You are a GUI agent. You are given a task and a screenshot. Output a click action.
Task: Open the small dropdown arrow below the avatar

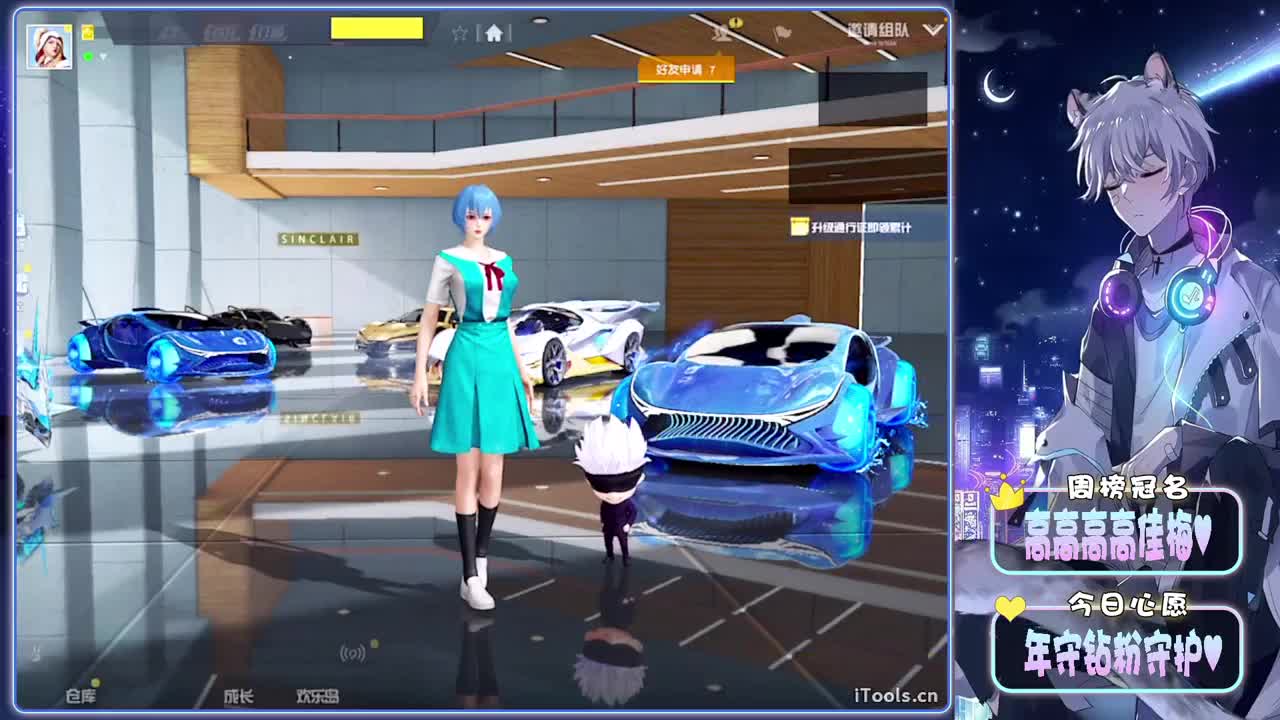[103, 56]
